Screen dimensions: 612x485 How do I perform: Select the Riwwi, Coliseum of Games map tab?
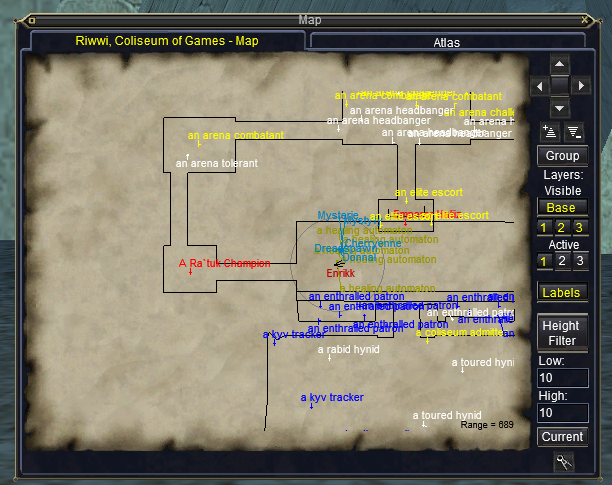167,41
